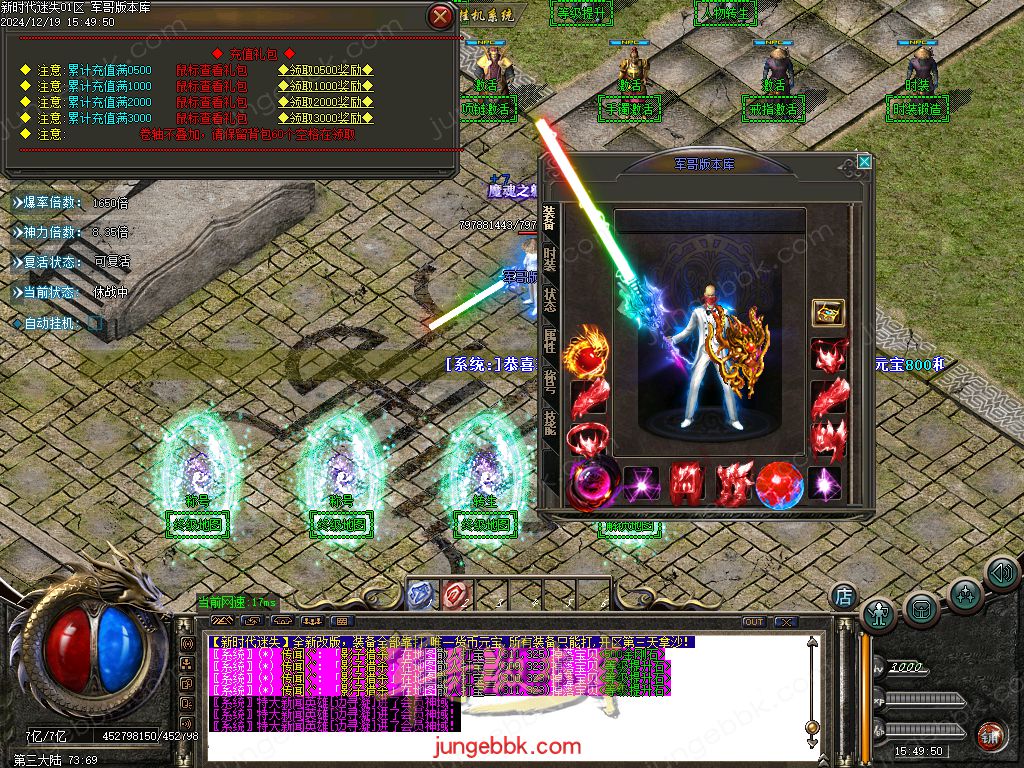Close the character equipment window
Screen dimensions: 1024x768
pyautogui.click(x=864, y=161)
